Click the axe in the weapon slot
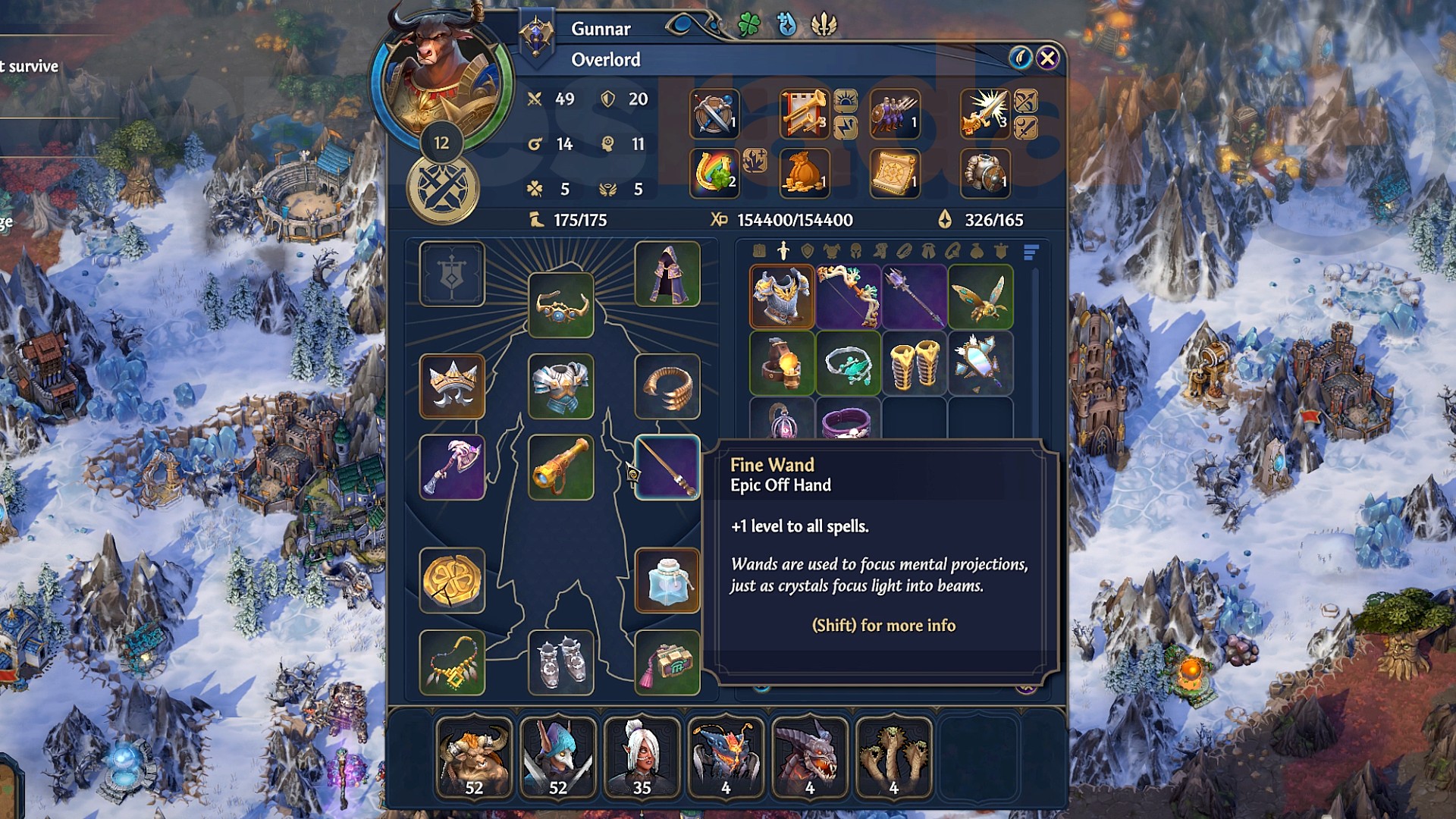1456x819 pixels. (x=453, y=469)
